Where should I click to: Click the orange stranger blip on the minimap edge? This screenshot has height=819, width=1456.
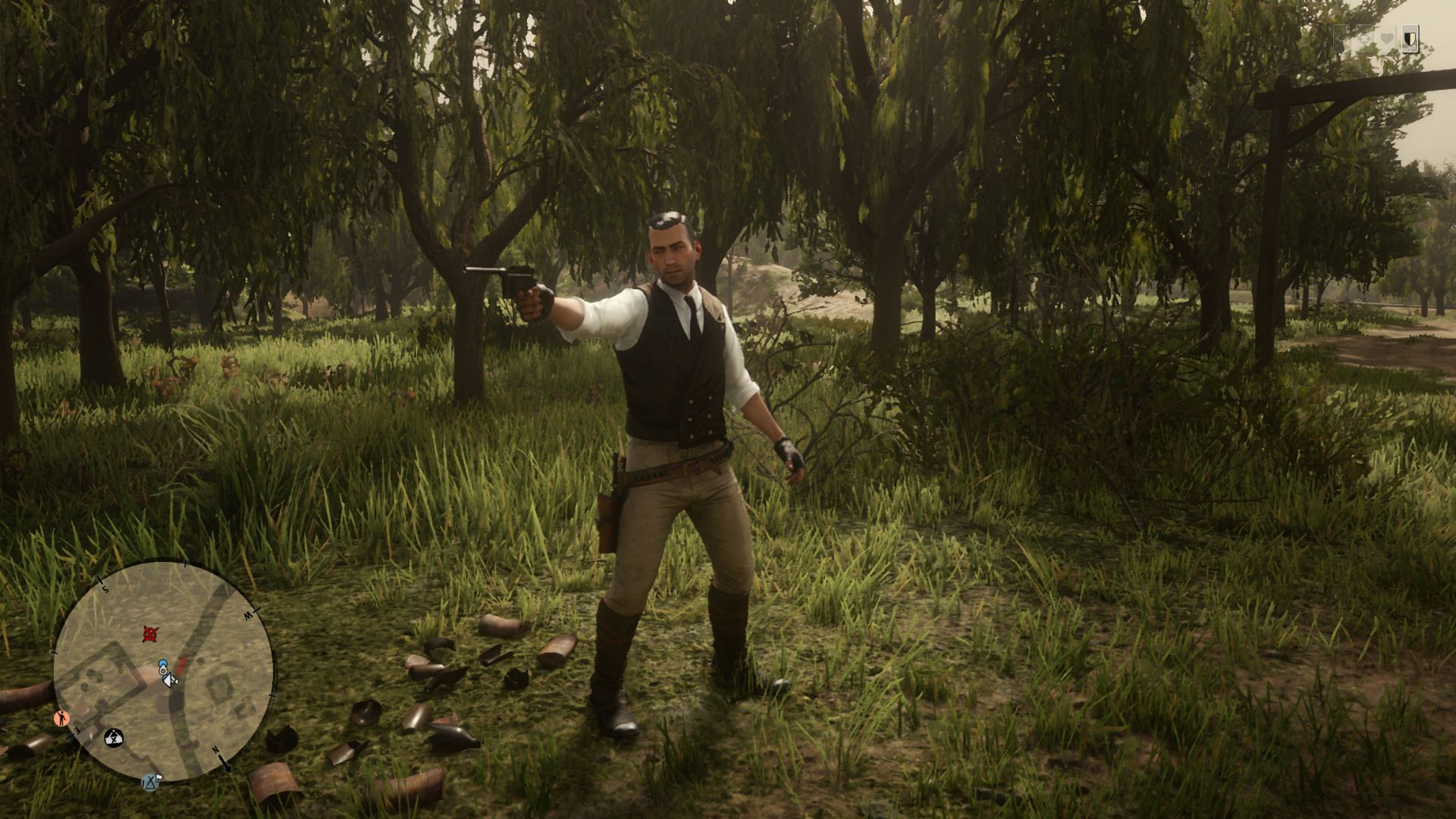pos(61,717)
